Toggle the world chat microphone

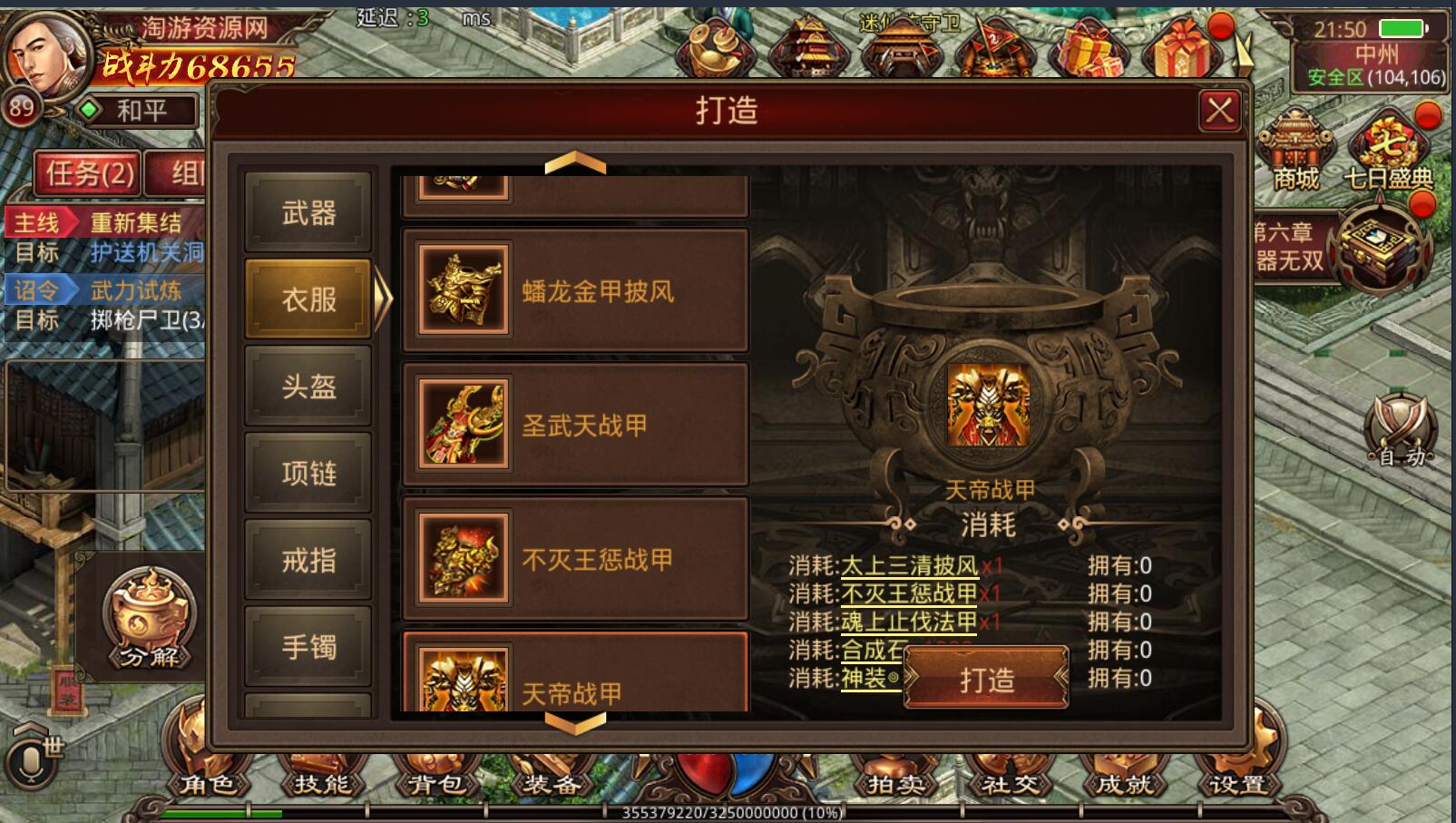click(x=33, y=762)
